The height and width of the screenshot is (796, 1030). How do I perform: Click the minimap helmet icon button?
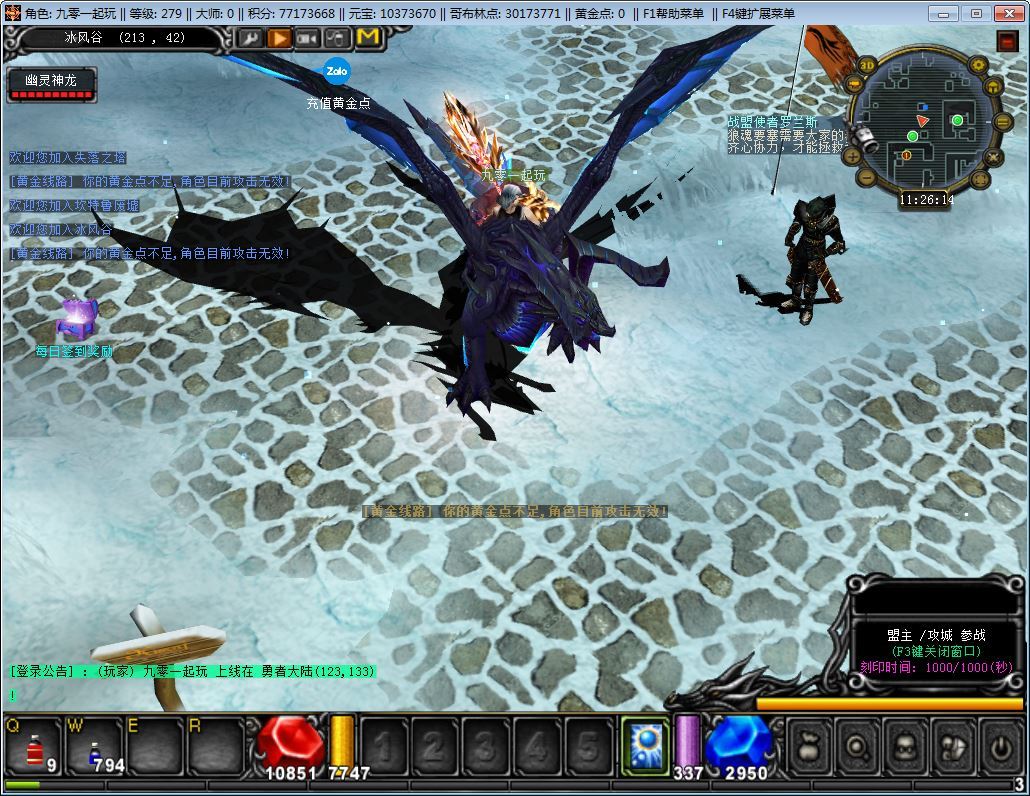(x=993, y=87)
